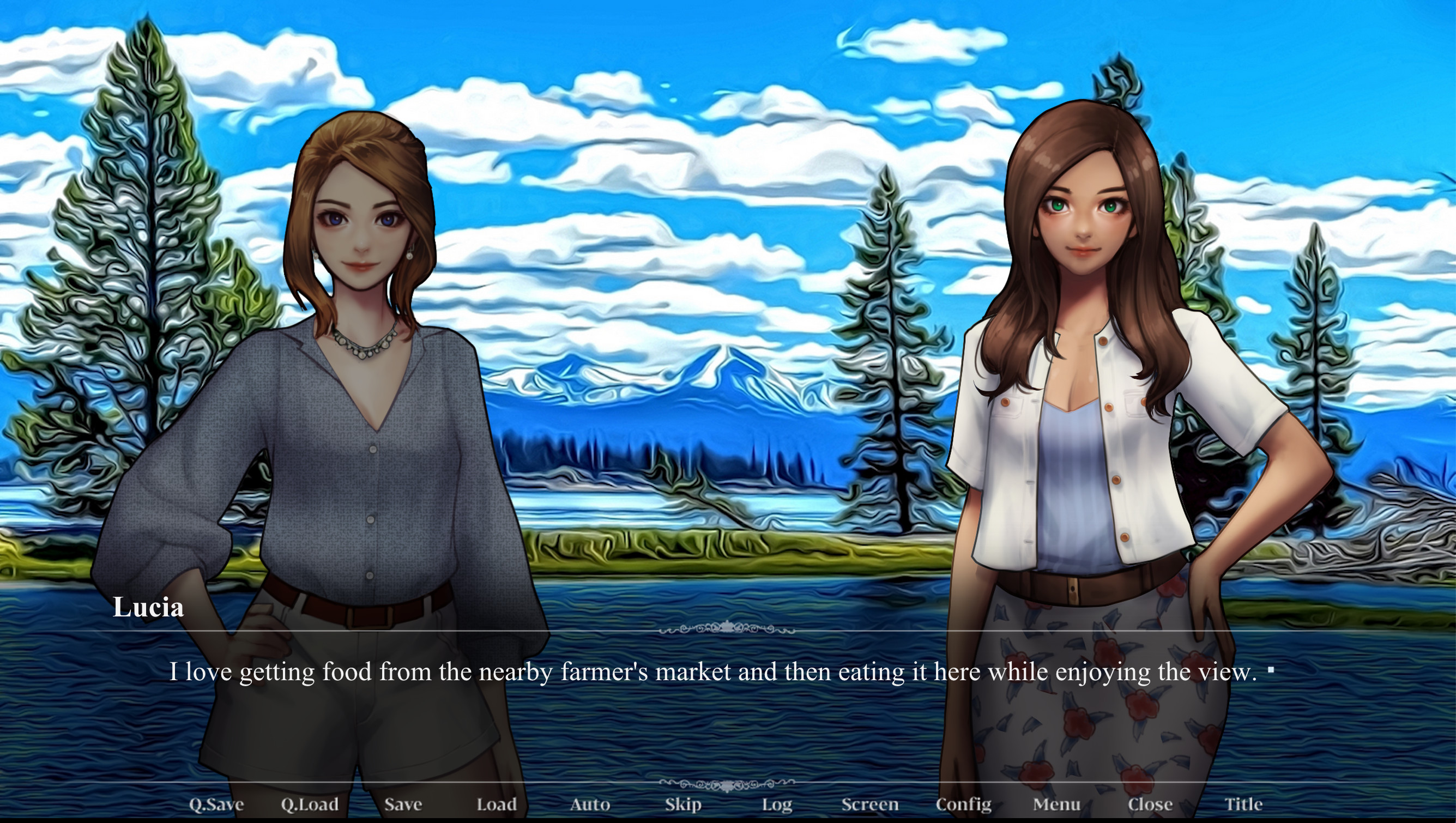Open the game Menu
Viewport: 1456px width, 823px height.
[1056, 803]
